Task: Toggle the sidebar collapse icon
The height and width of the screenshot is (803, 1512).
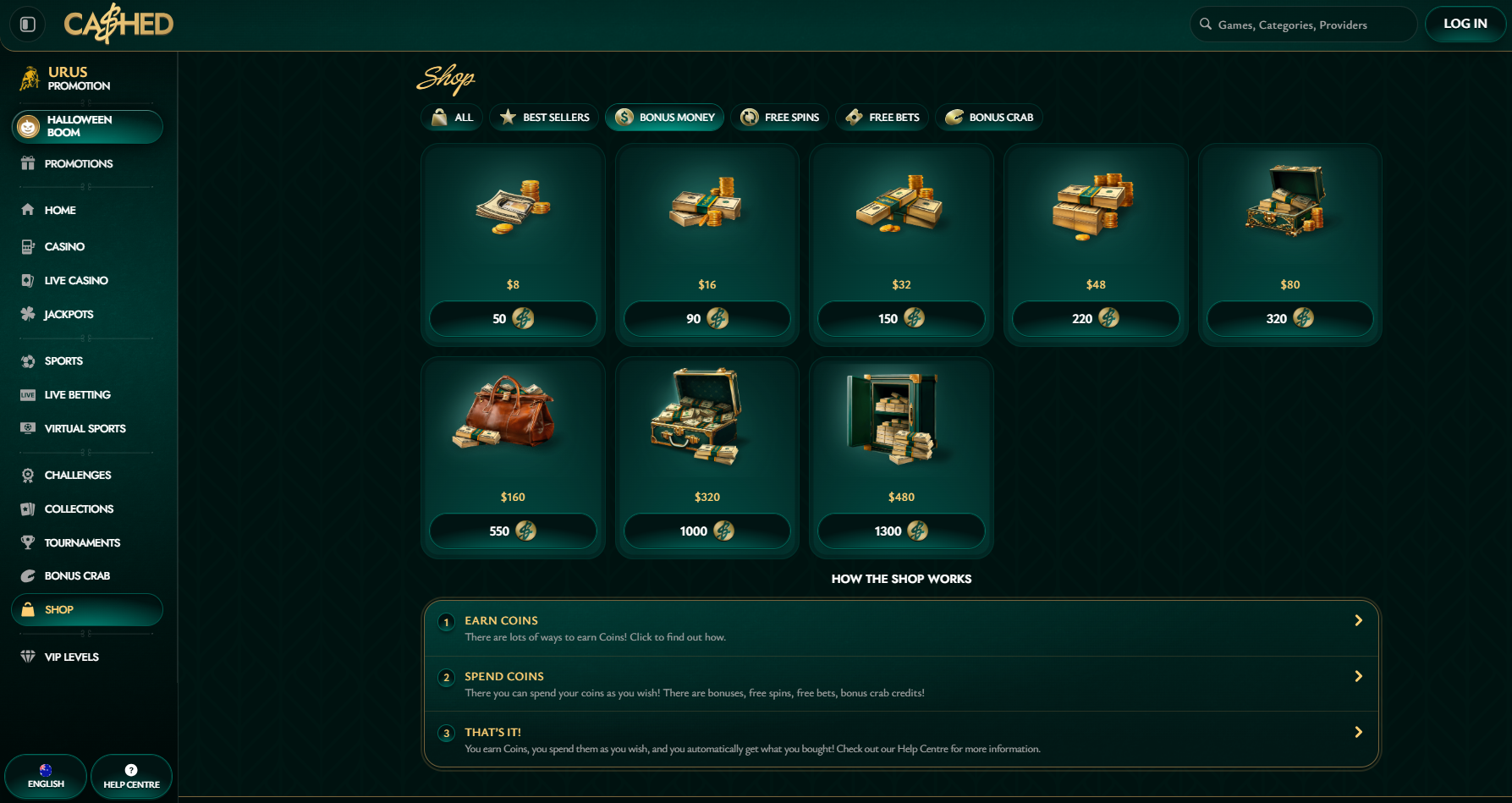Action: point(28,25)
